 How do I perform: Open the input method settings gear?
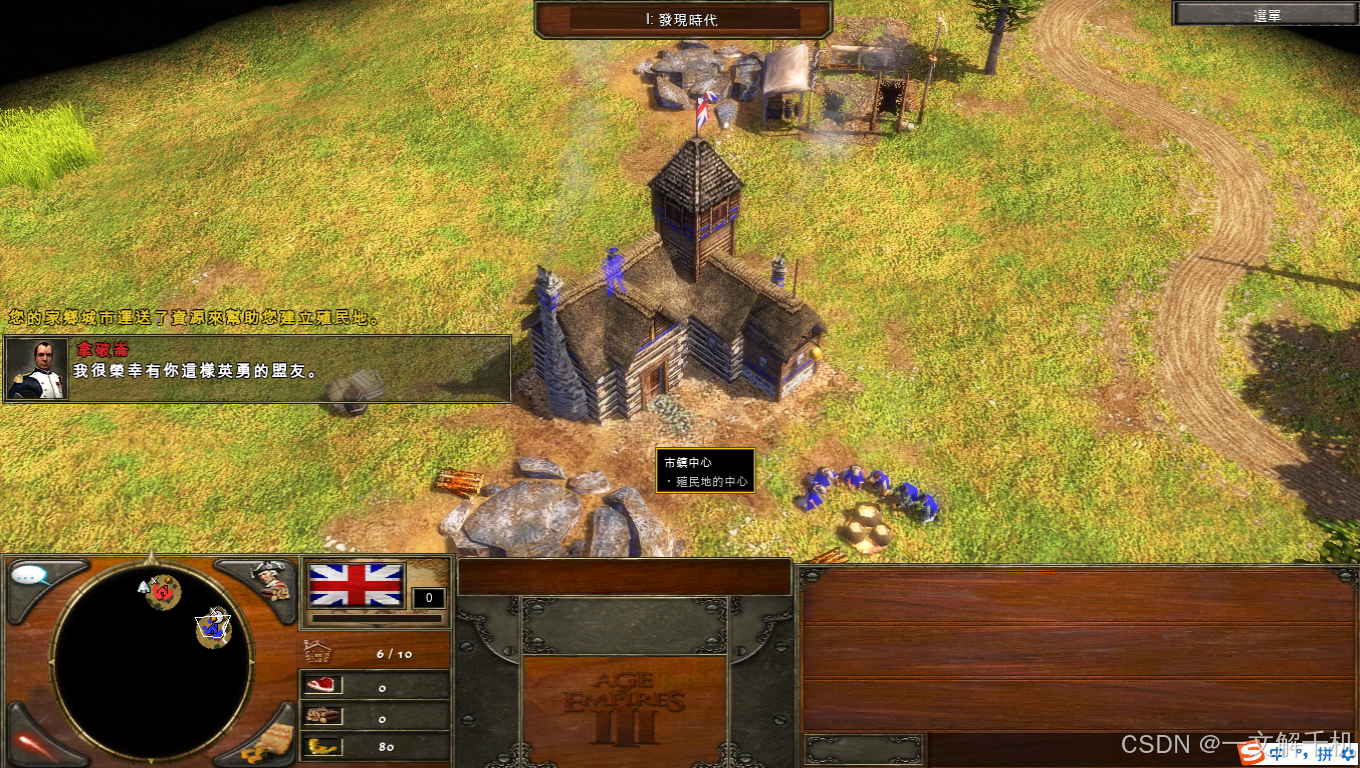tap(1346, 753)
